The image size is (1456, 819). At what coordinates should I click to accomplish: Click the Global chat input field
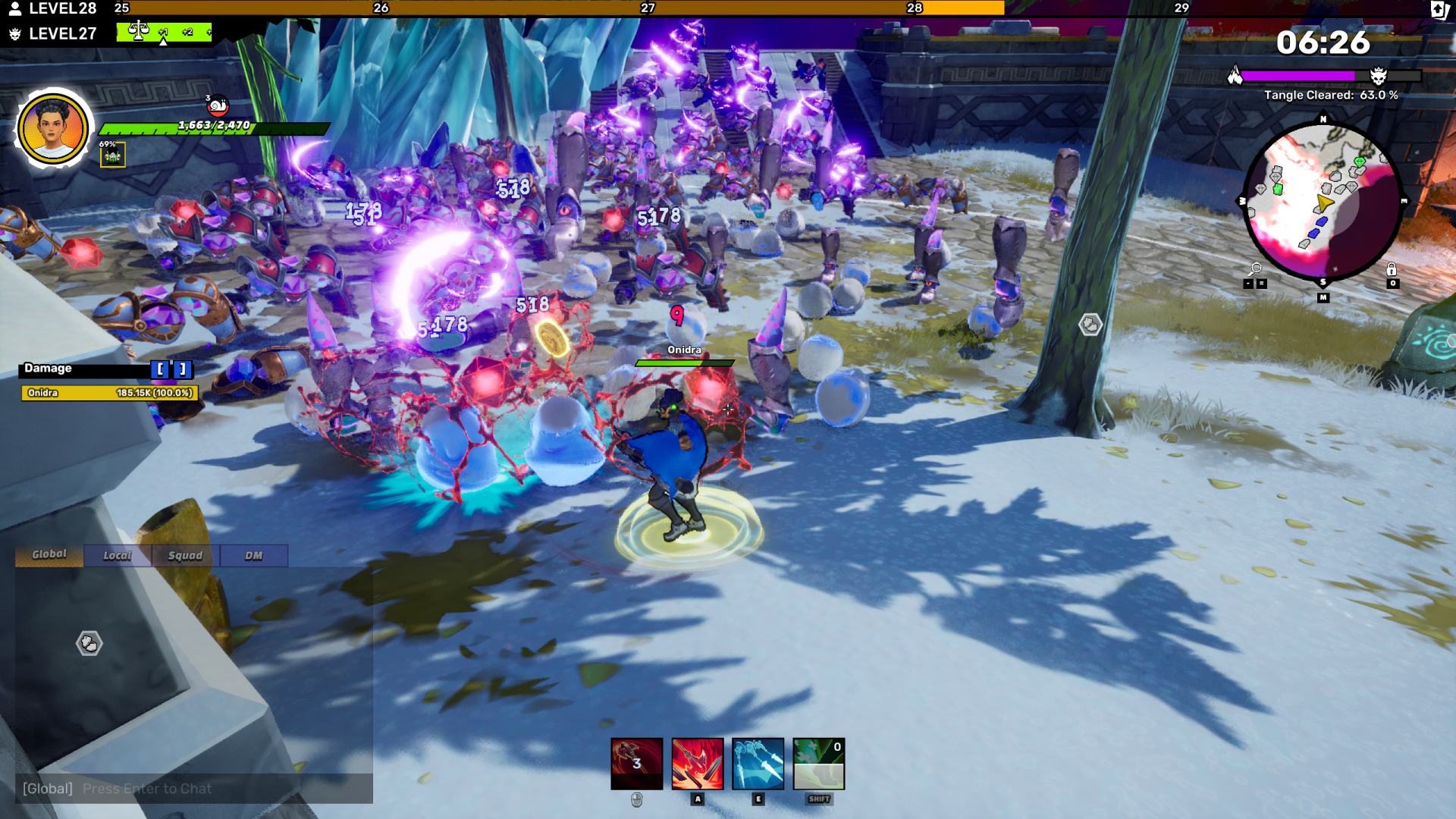pyautogui.click(x=193, y=789)
